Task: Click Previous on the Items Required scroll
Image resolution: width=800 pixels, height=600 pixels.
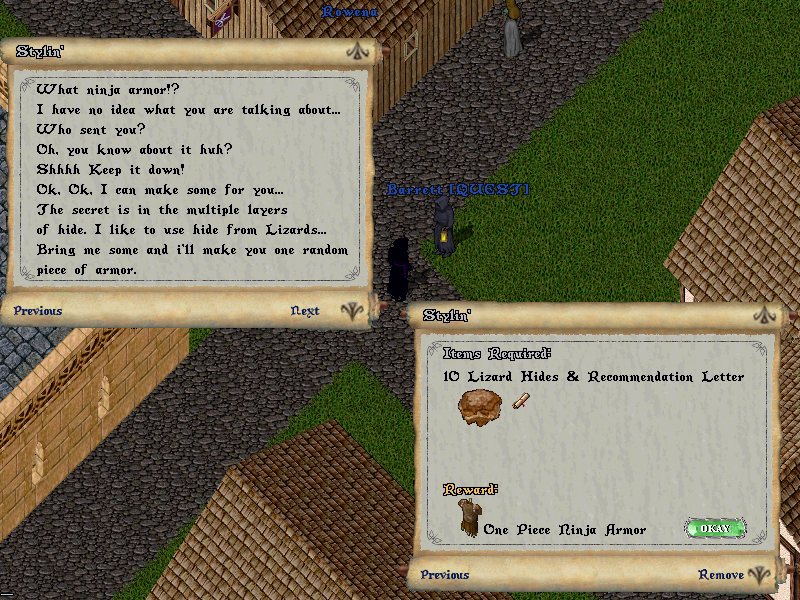Action: point(445,575)
